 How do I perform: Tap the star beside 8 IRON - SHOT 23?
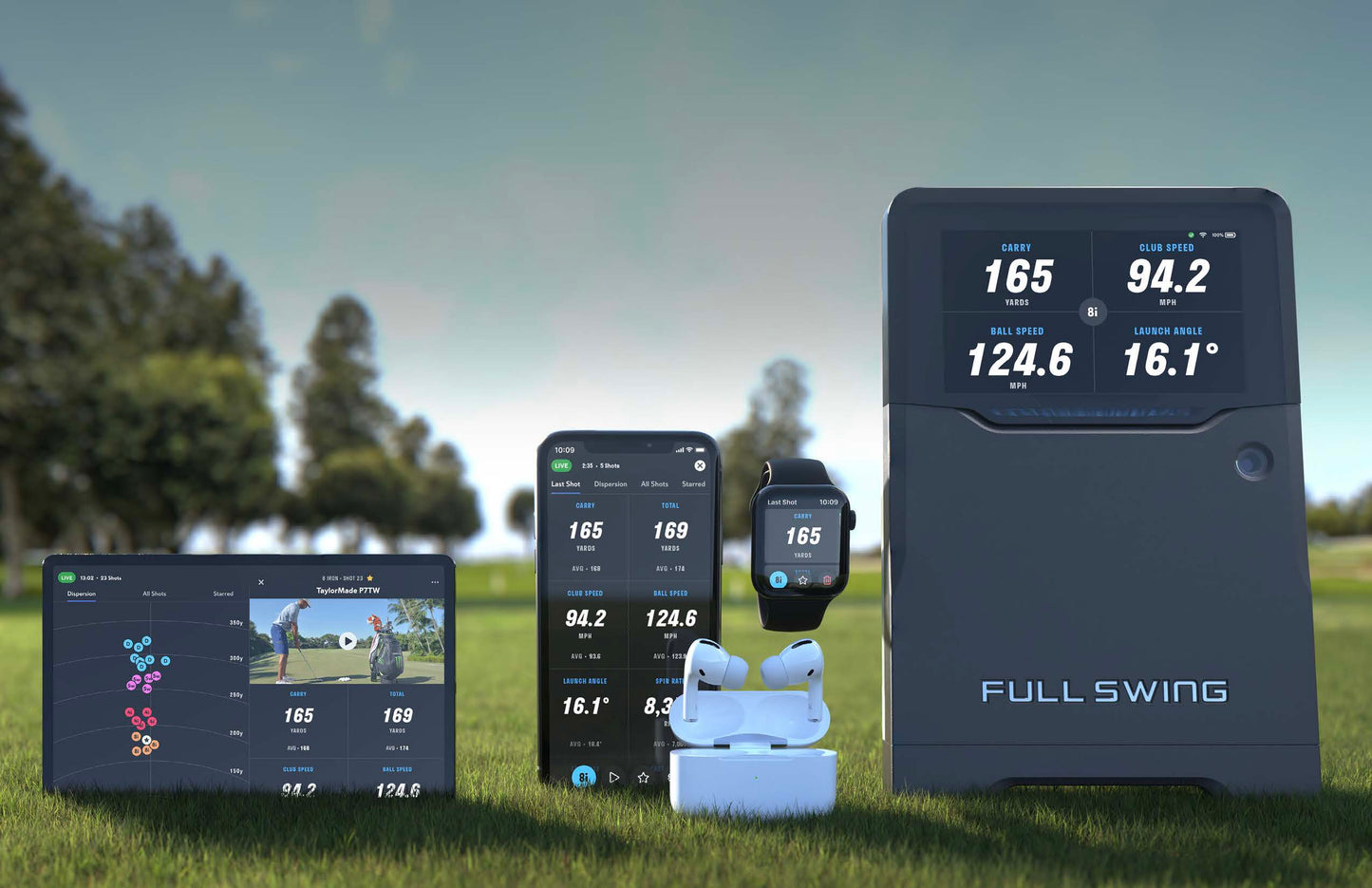pyautogui.click(x=370, y=578)
